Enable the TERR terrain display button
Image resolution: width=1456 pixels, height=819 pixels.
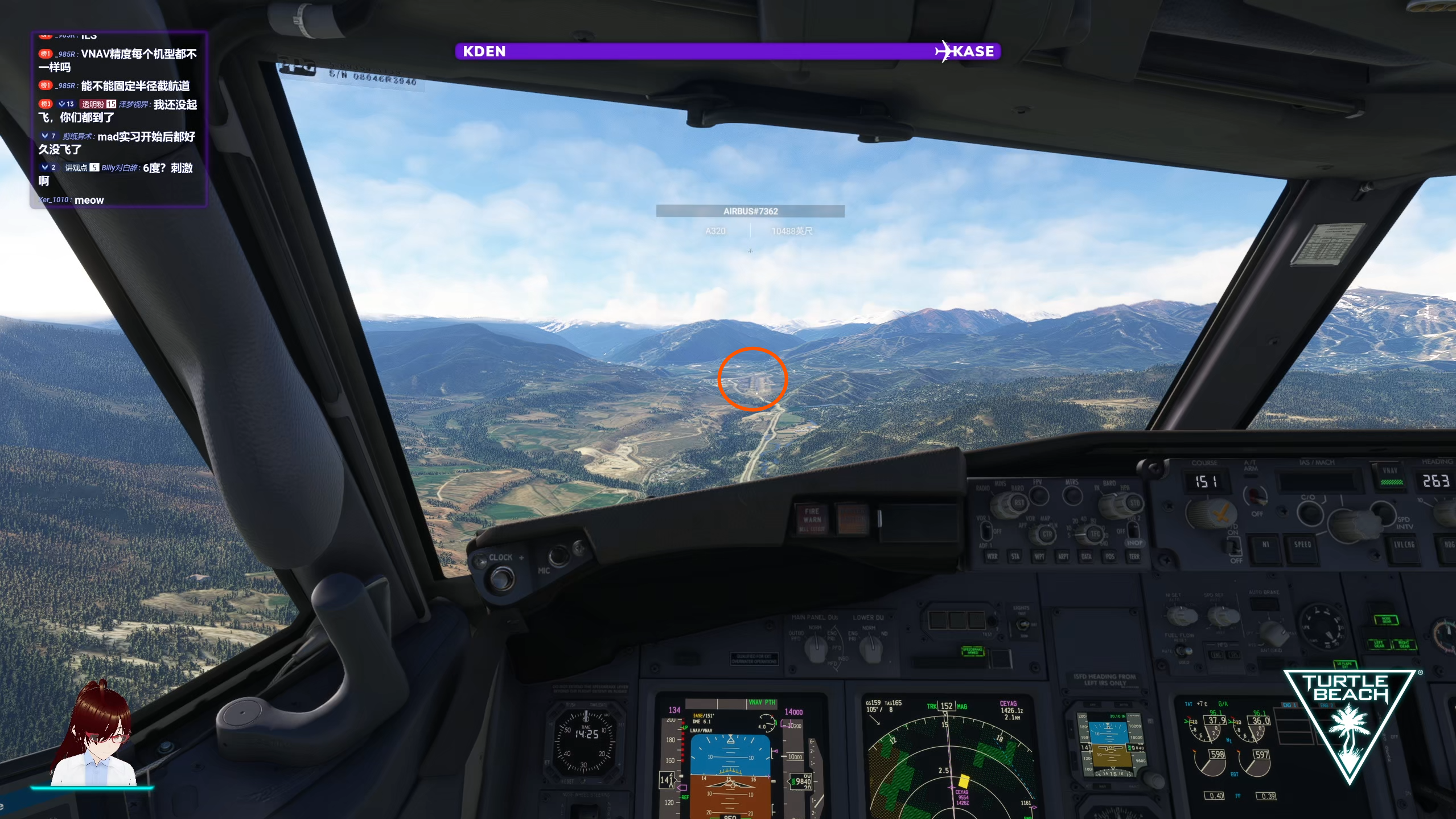coord(1134,557)
